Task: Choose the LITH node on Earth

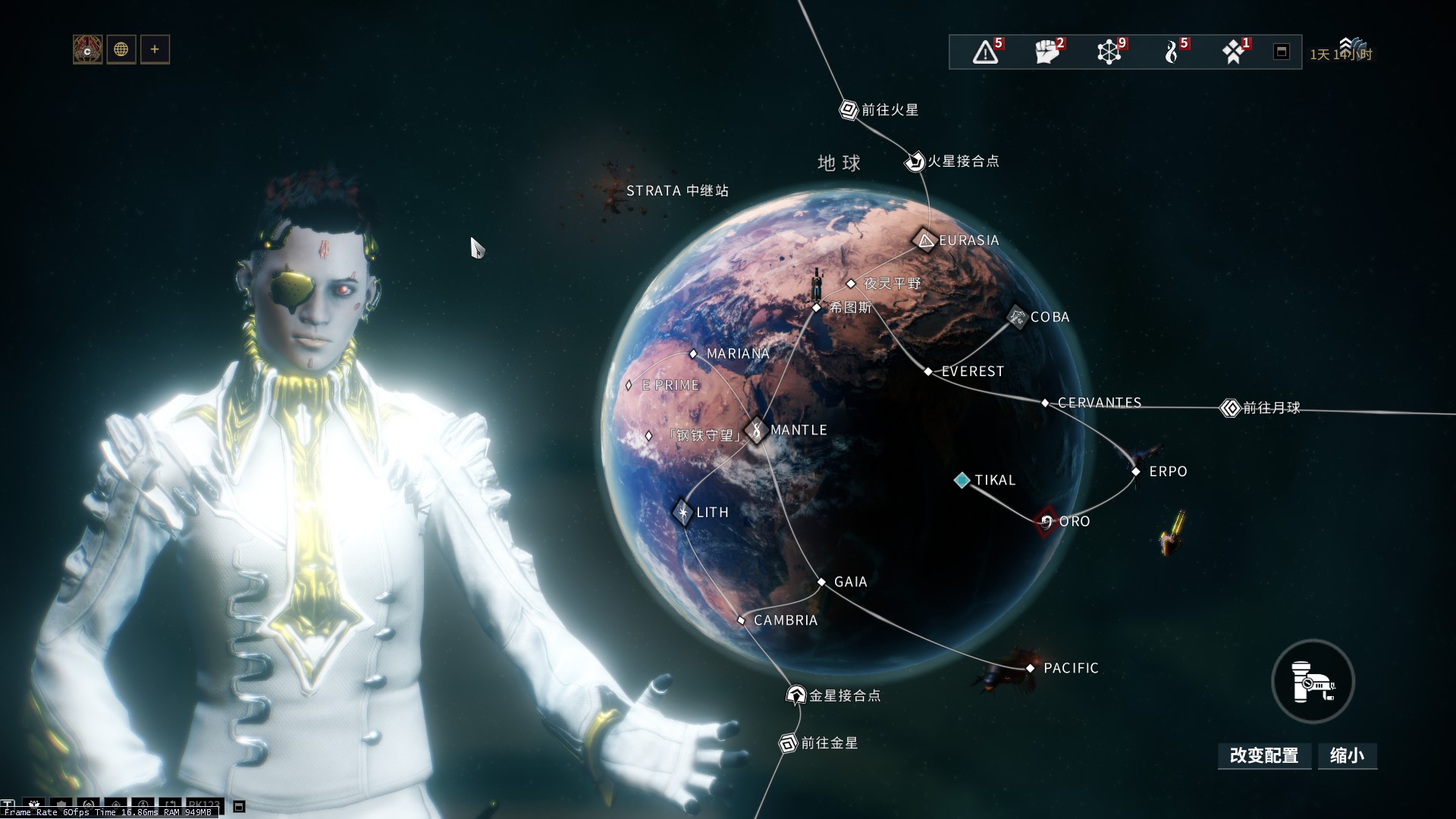Action: click(682, 513)
